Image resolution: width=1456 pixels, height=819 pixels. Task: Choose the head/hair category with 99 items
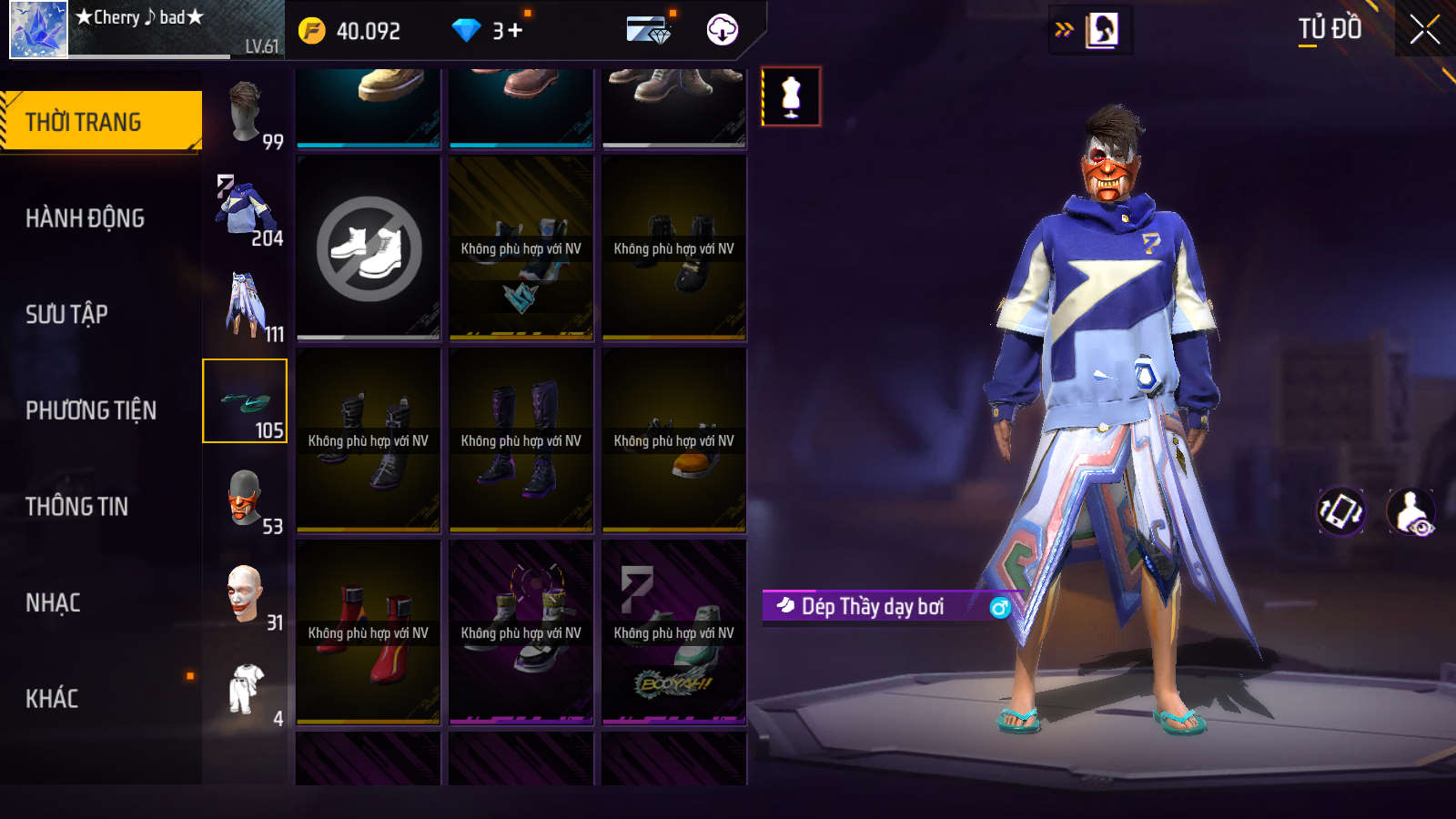coord(246,114)
